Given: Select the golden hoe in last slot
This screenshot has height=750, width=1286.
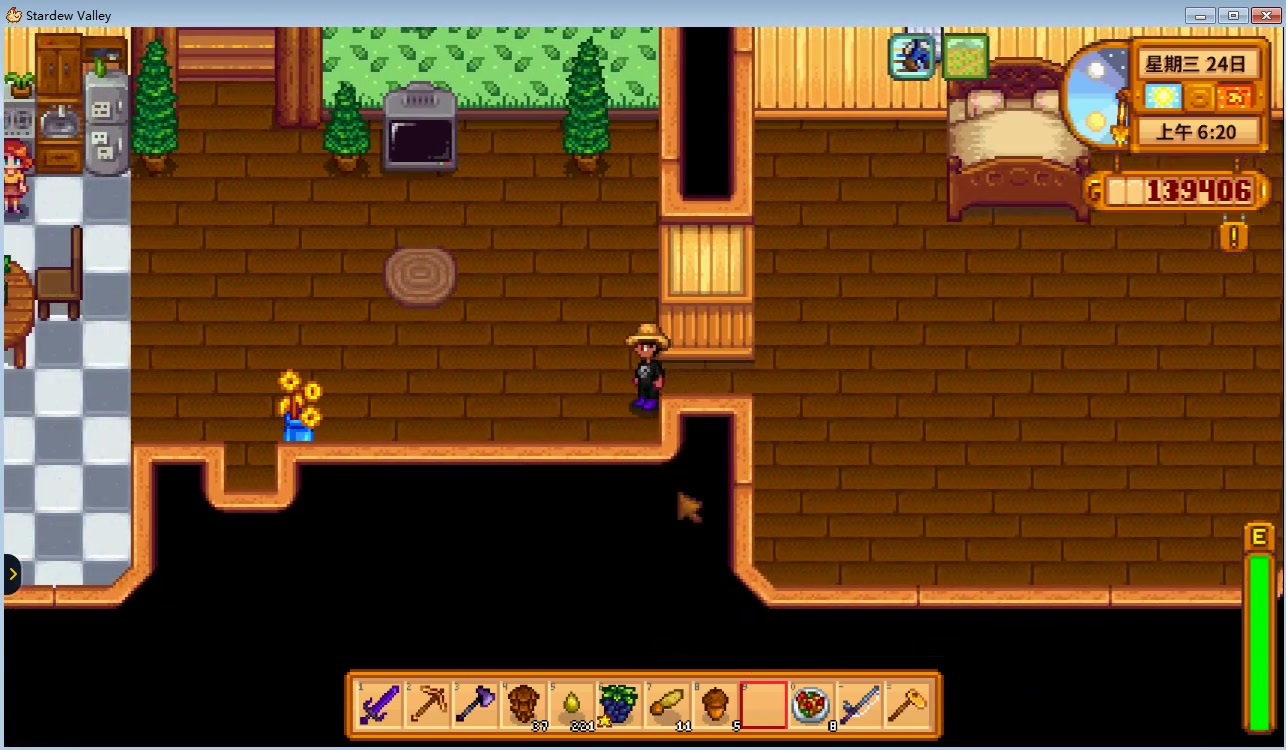Looking at the screenshot, I should [907, 706].
